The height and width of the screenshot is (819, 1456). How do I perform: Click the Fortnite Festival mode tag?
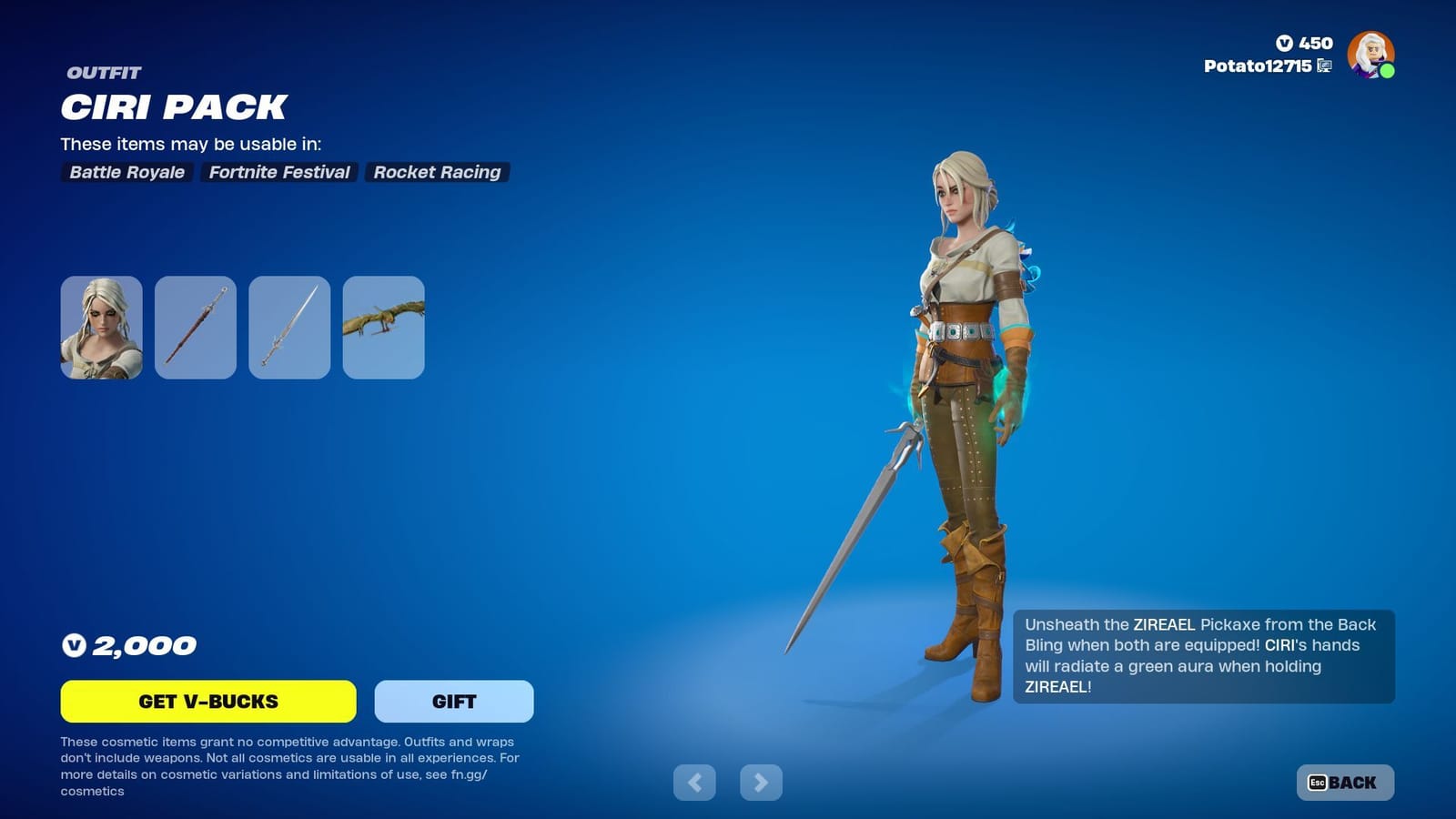click(278, 172)
